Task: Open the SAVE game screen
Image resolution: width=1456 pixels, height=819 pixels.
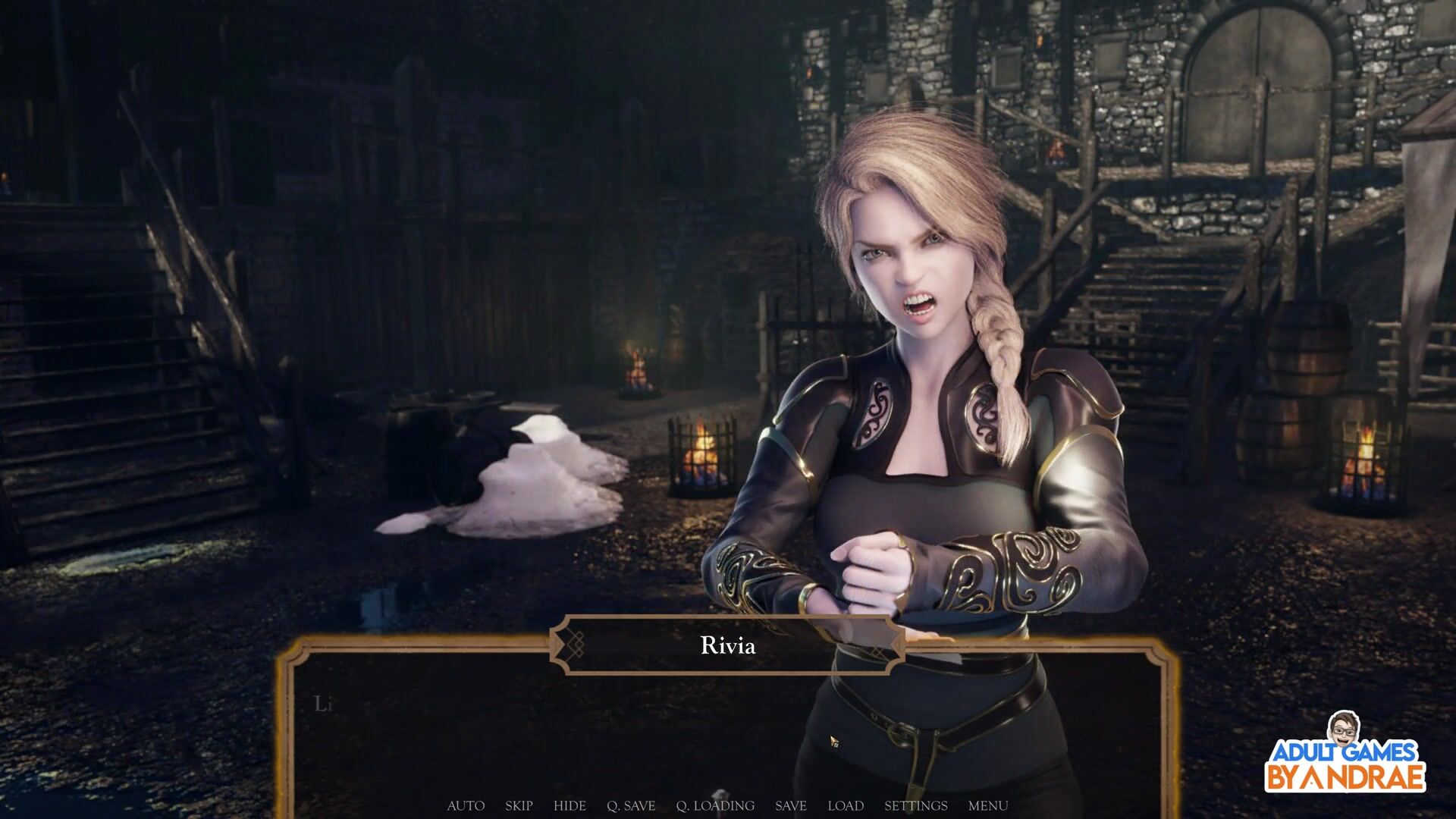Action: (x=791, y=805)
